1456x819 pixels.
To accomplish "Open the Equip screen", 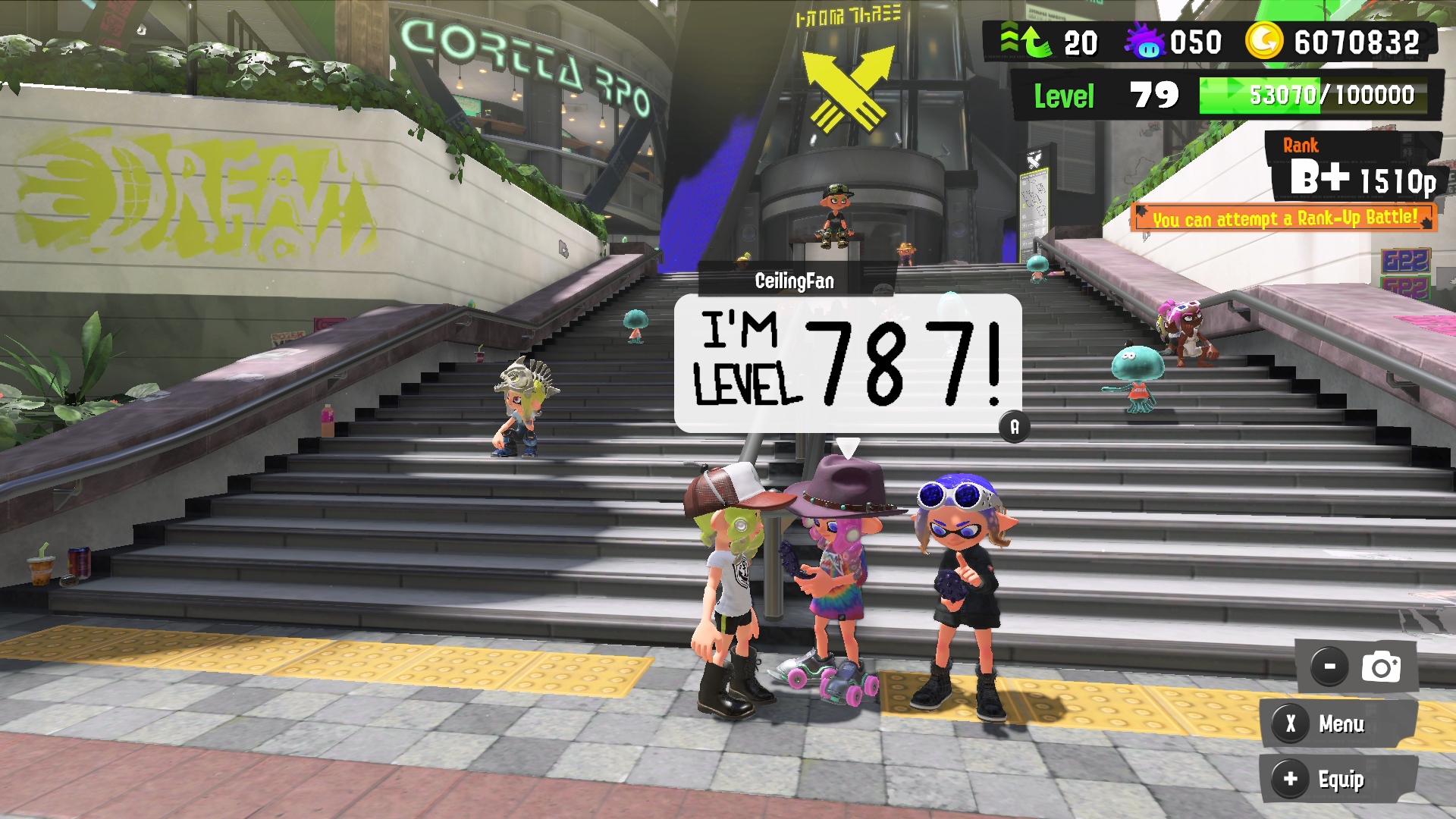I will point(1338,780).
